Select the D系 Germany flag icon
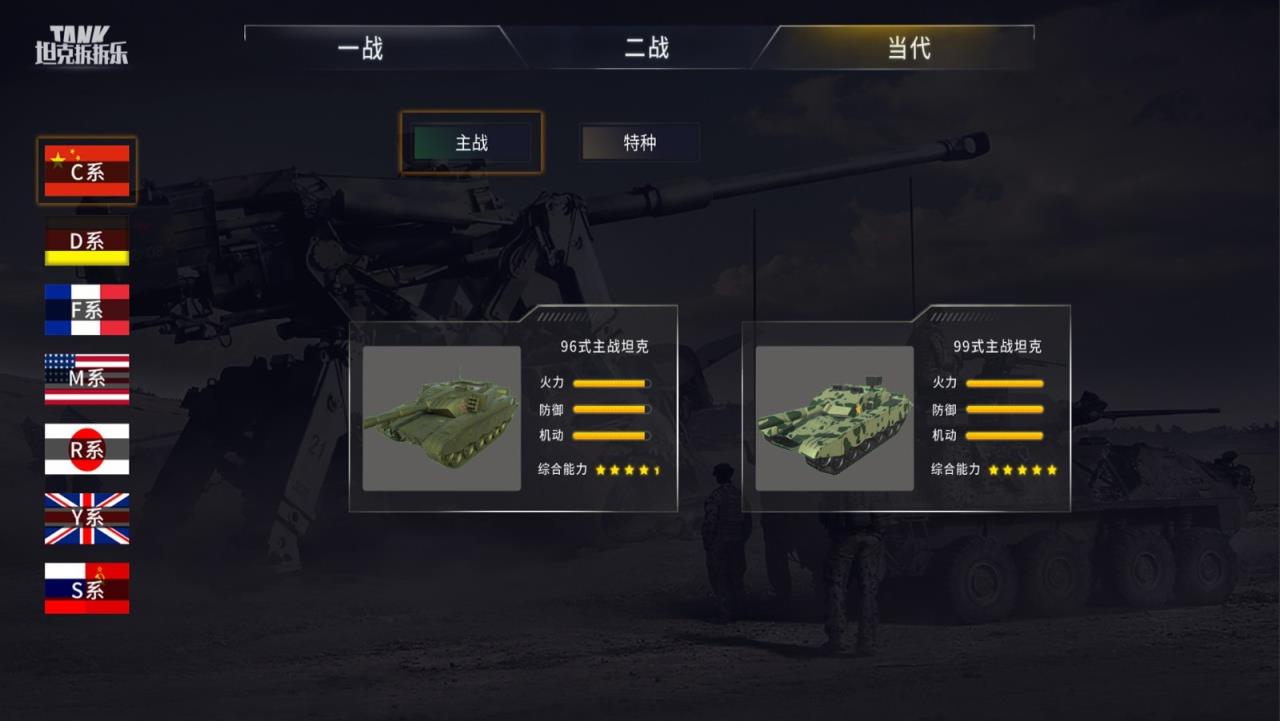The width and height of the screenshot is (1280, 721). (86, 240)
